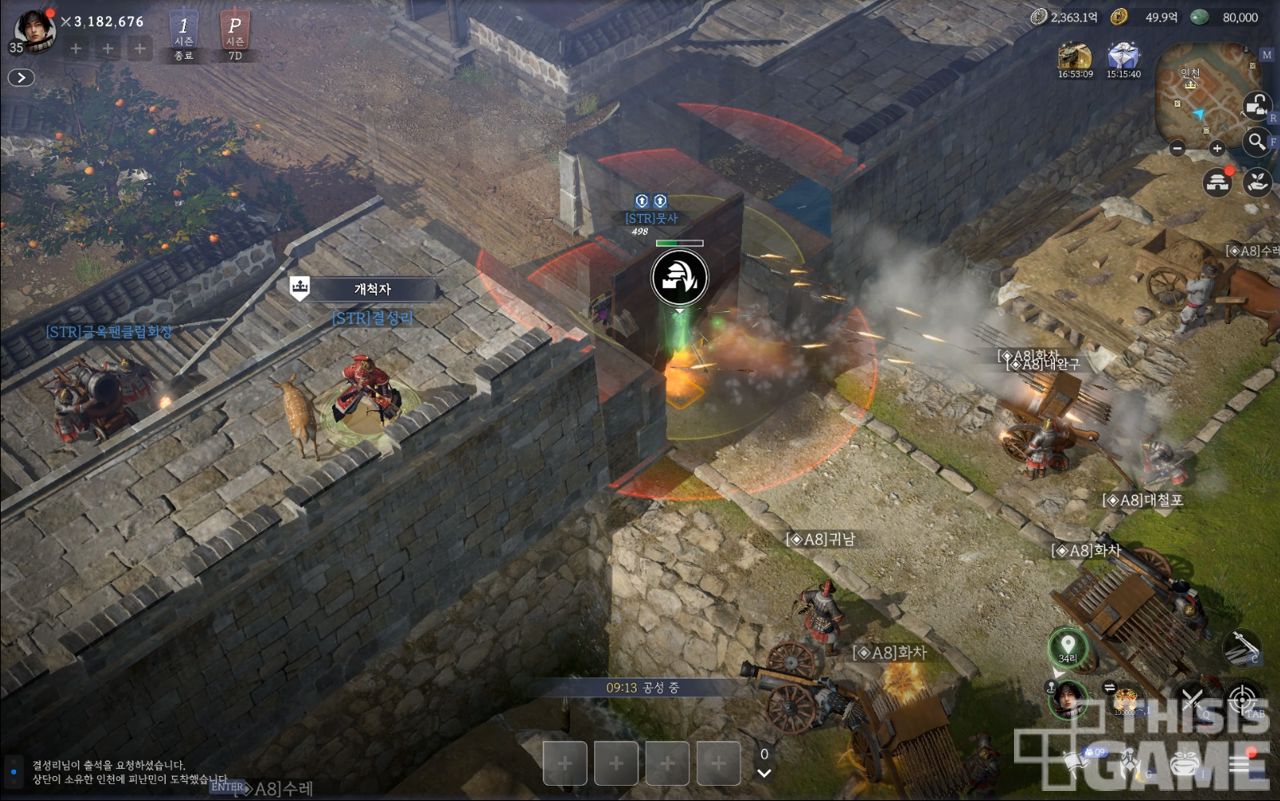1280x801 pixels.
Task: Expand the arrow panel under the portrait
Action: [21, 77]
